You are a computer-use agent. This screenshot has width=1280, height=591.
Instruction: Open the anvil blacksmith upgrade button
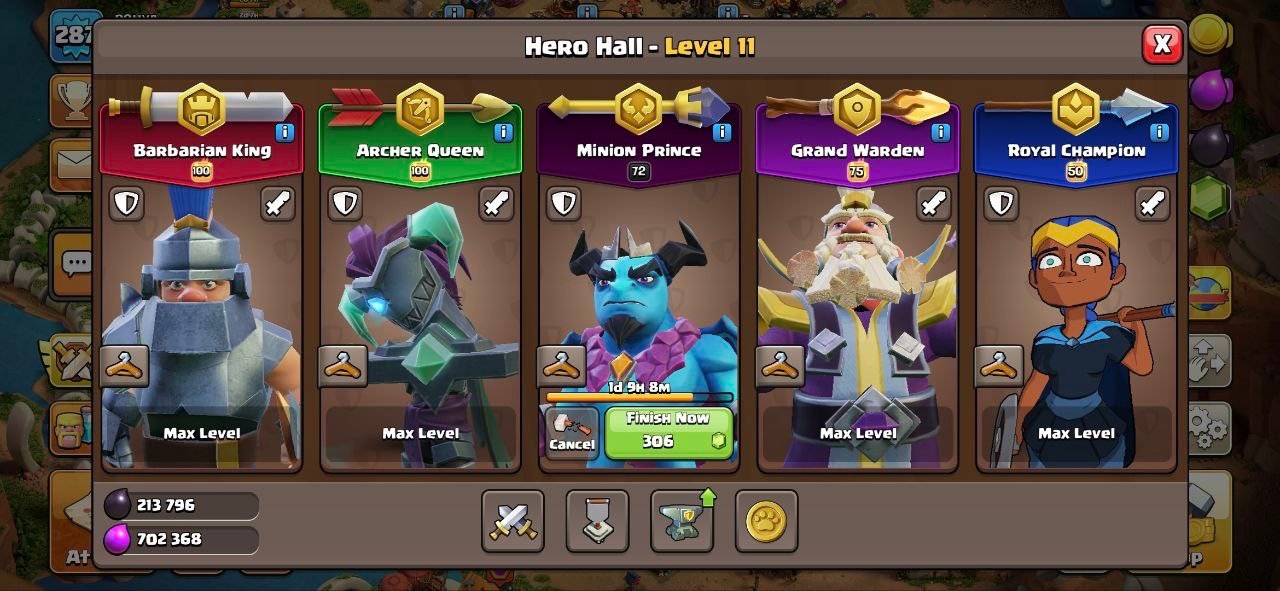coord(682,521)
